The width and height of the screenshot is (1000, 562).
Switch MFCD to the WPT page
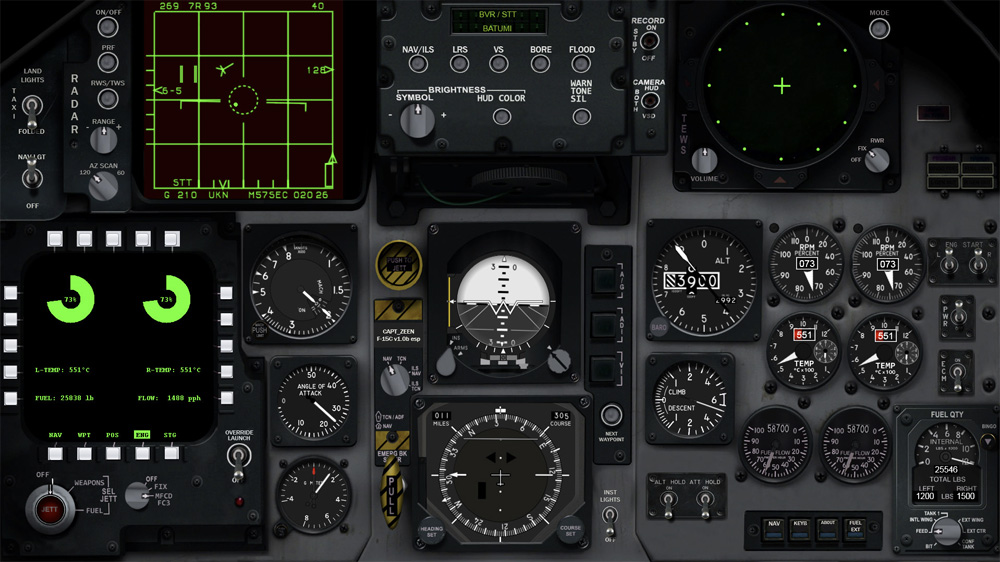[x=84, y=453]
